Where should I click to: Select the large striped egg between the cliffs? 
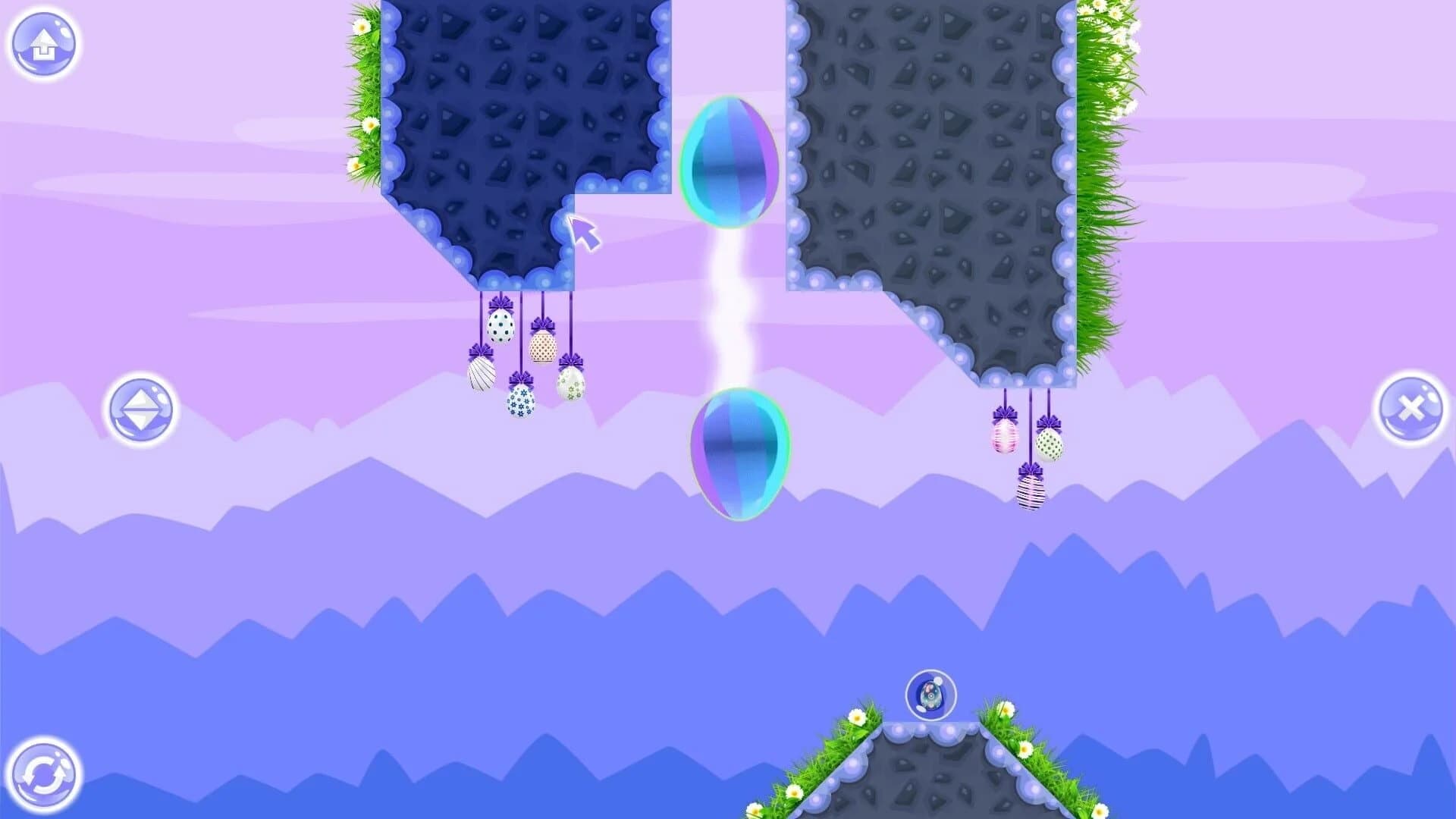point(730,163)
